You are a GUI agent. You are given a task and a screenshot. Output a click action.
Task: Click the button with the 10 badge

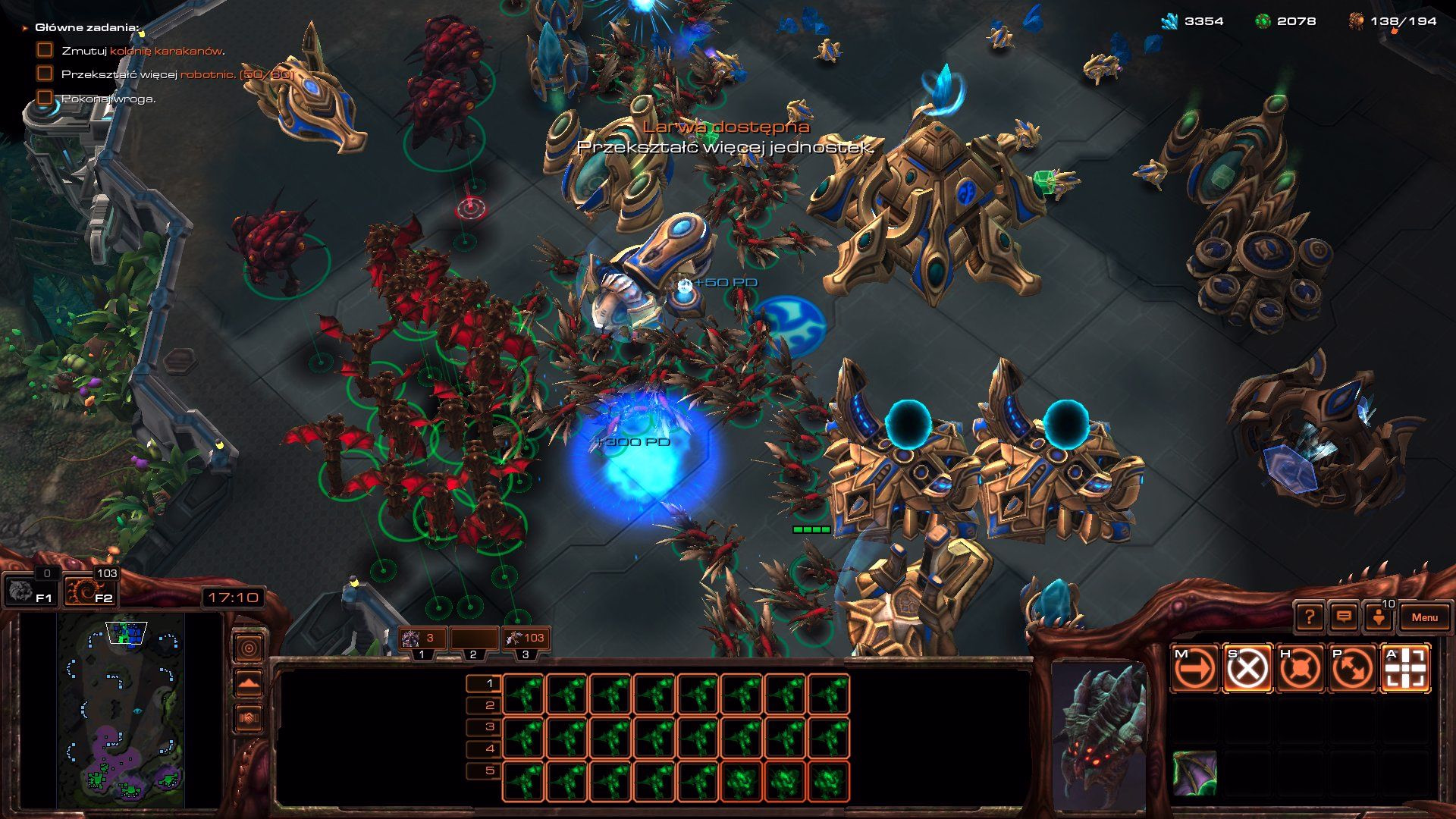pyautogui.click(x=1379, y=617)
